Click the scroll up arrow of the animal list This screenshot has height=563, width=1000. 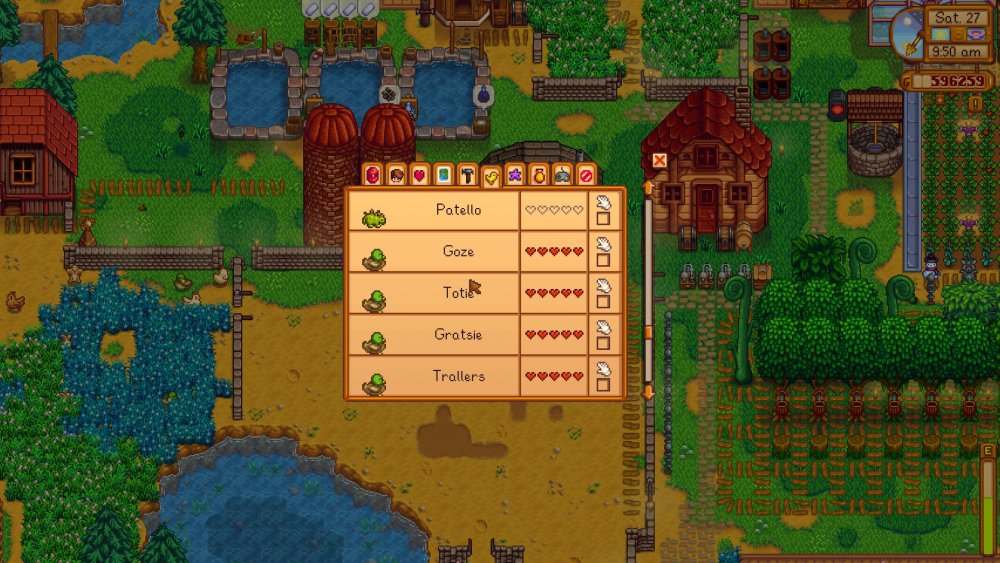point(648,188)
